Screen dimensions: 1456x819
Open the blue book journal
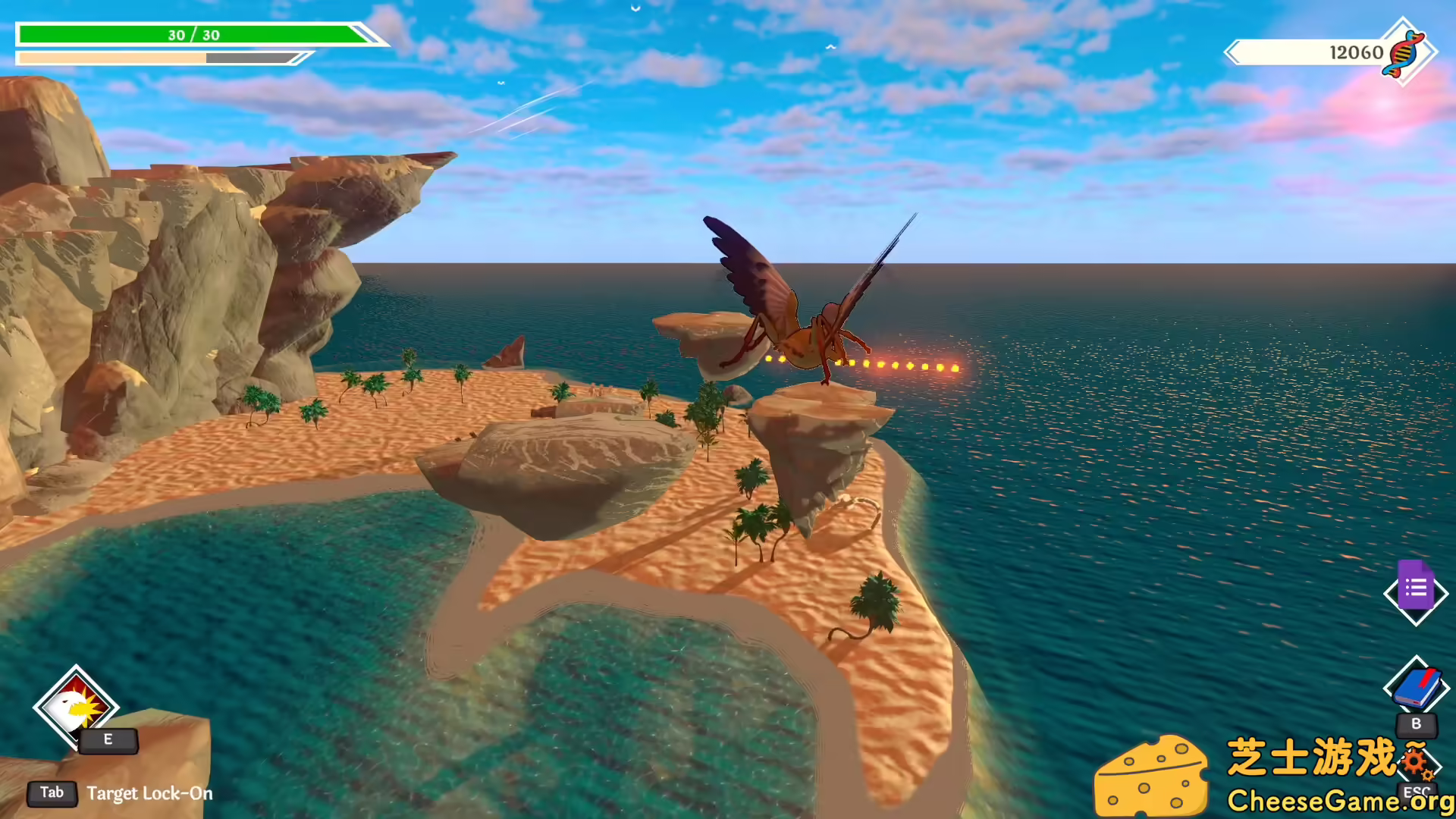(1416, 688)
